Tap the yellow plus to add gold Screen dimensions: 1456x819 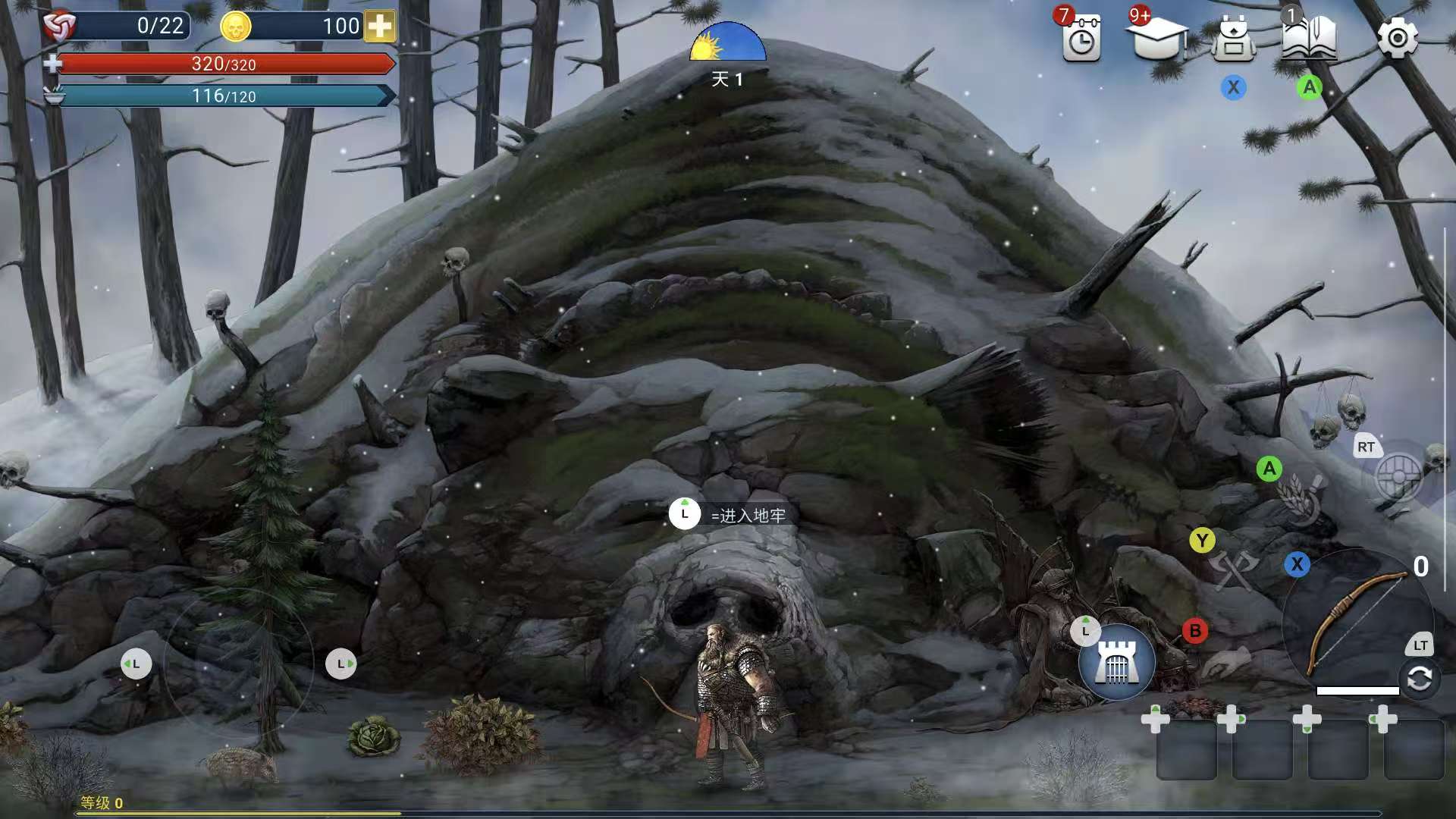point(380,27)
